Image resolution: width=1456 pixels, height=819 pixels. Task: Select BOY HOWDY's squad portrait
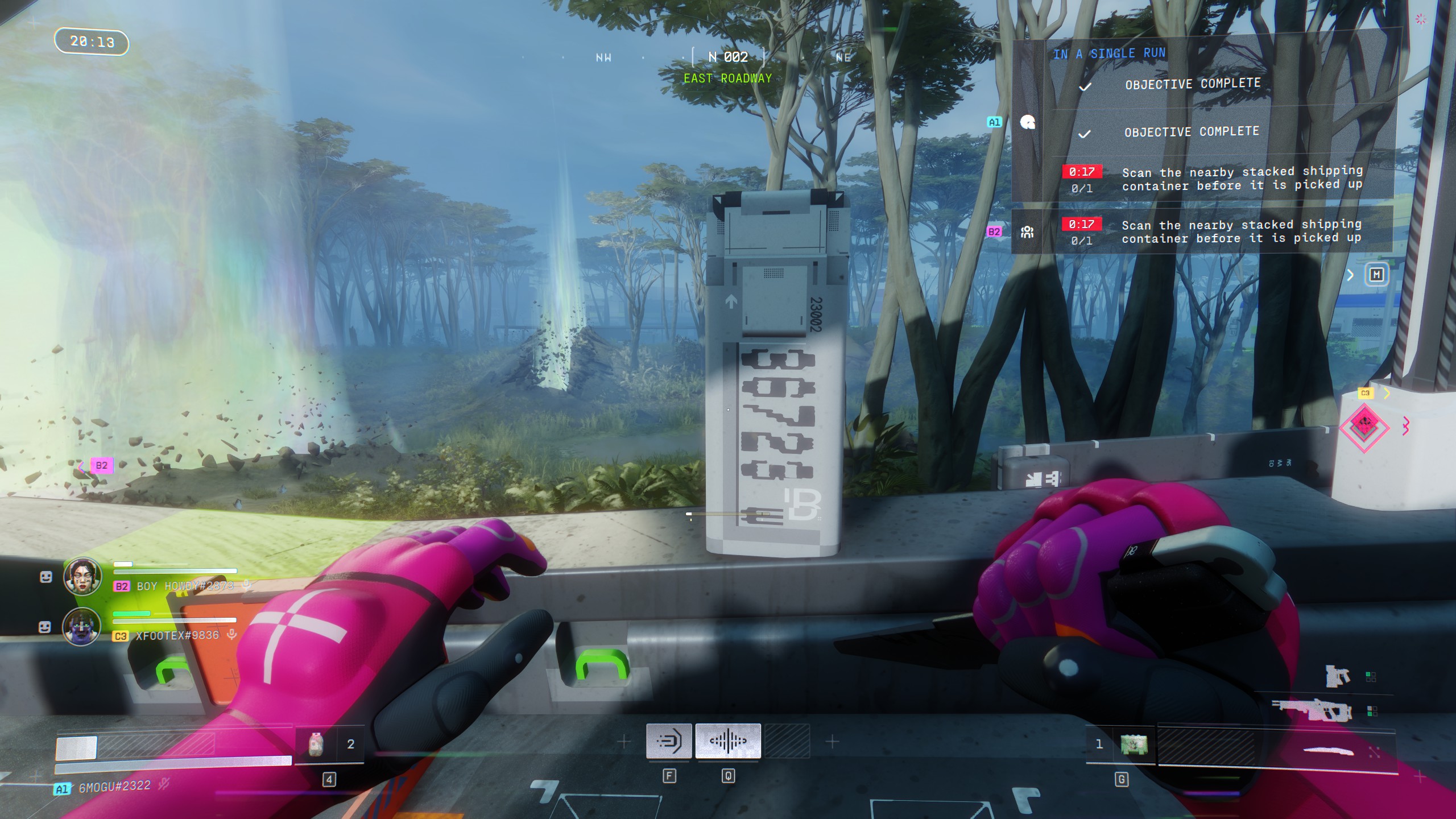tap(82, 576)
